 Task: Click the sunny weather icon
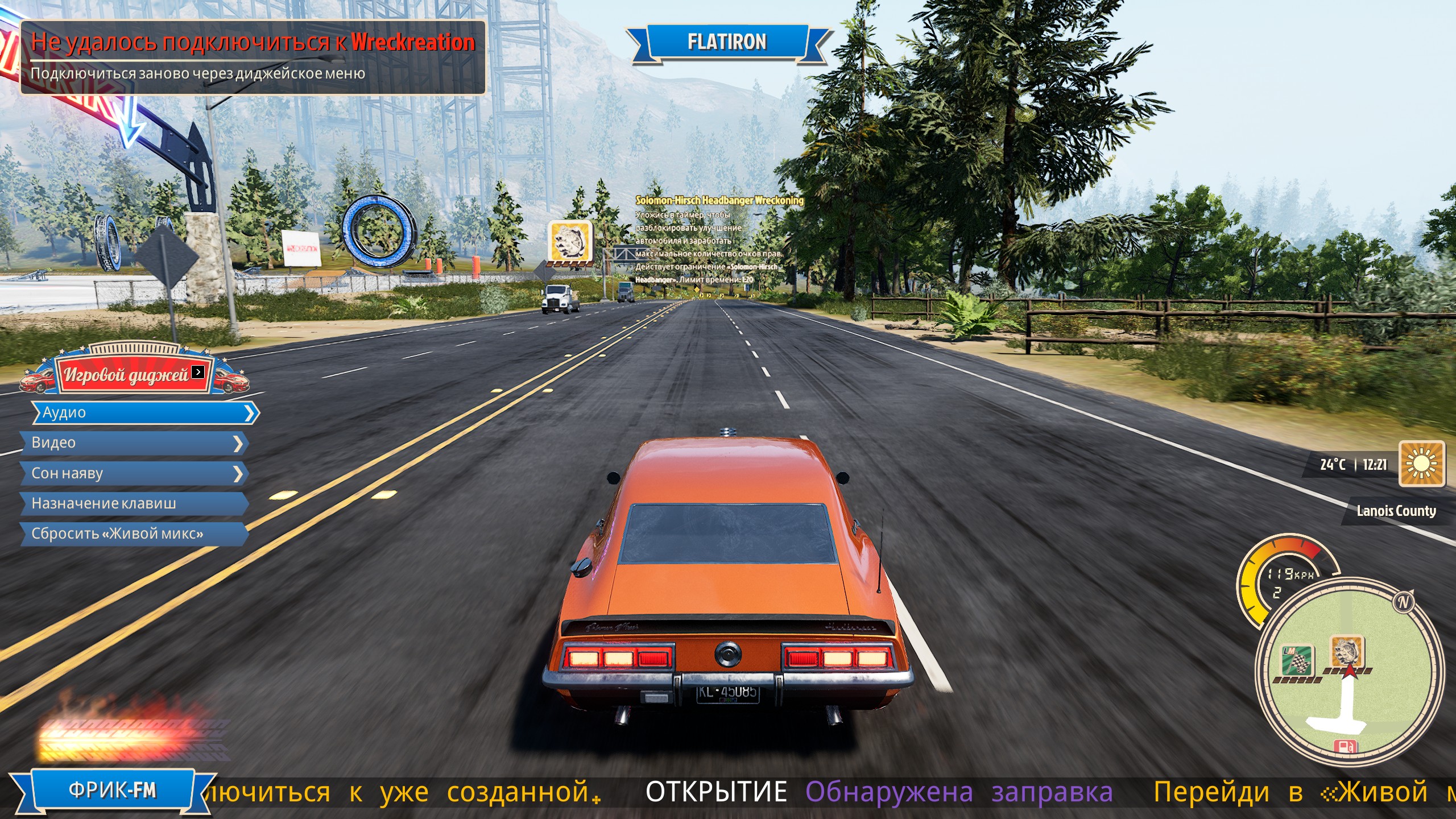point(1421,464)
